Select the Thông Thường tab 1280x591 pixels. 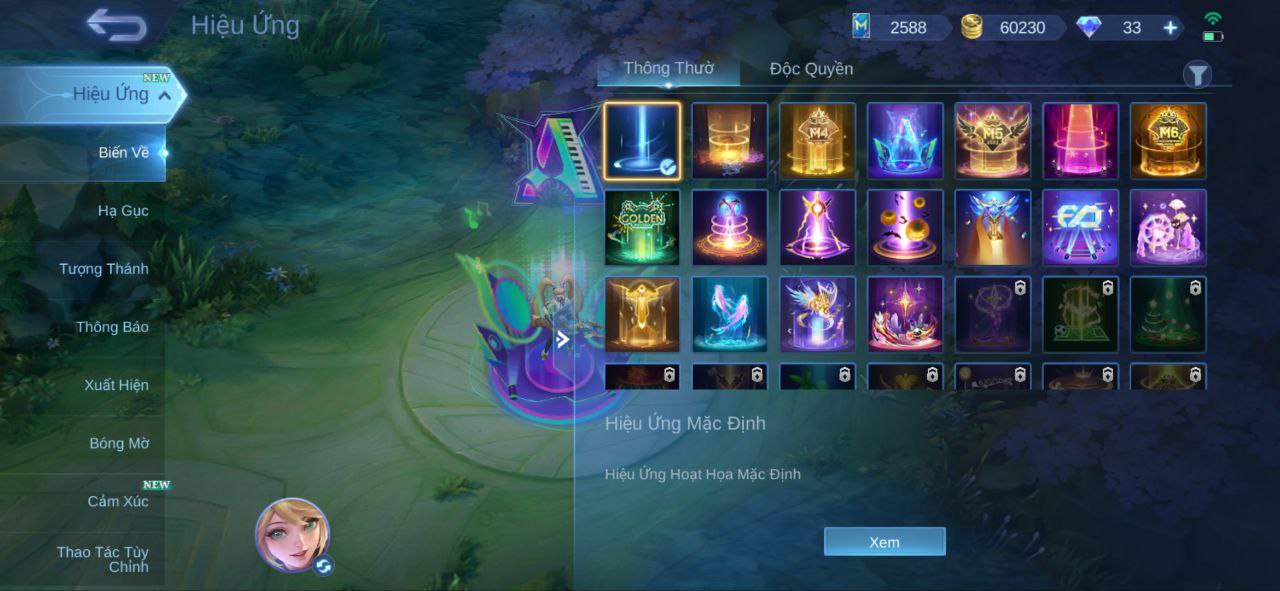coord(668,69)
